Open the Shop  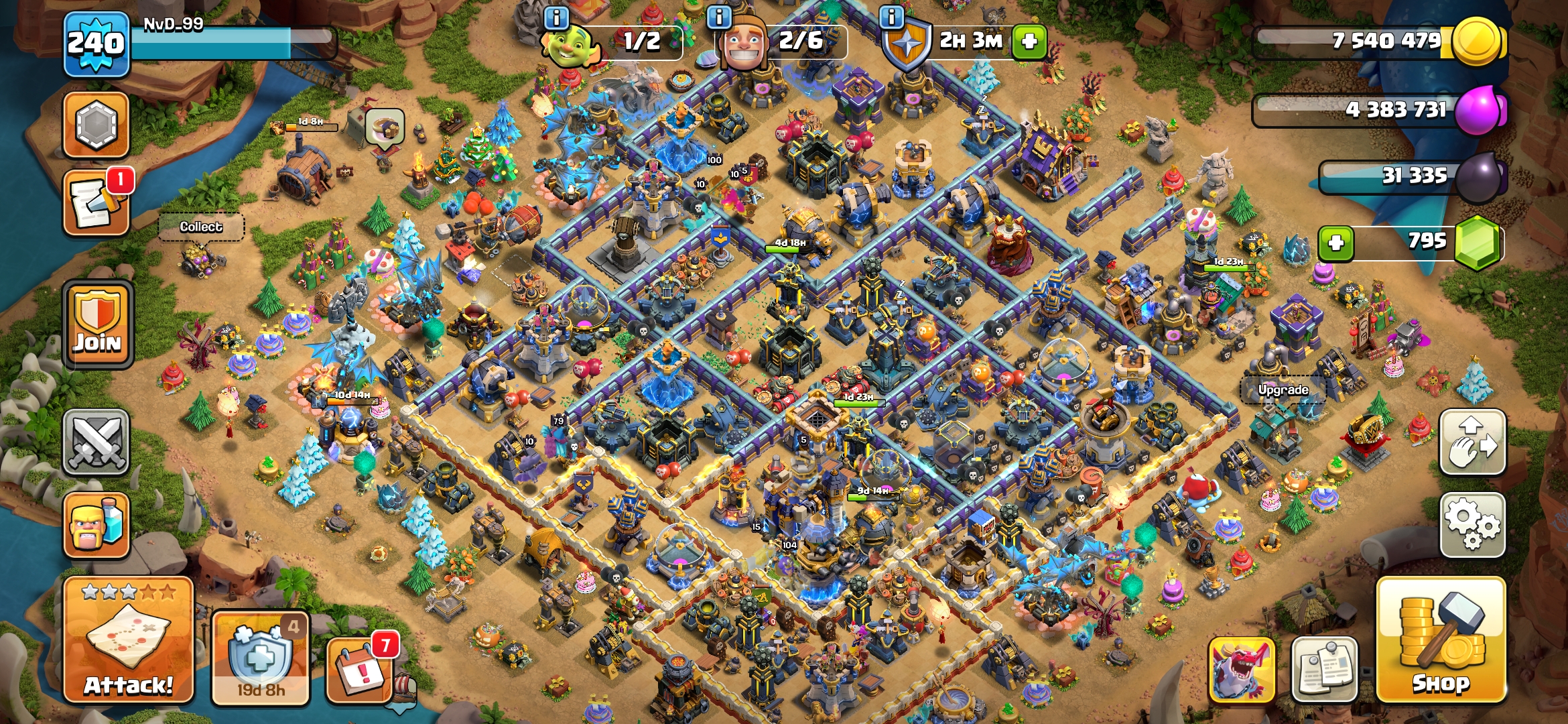(x=1441, y=640)
